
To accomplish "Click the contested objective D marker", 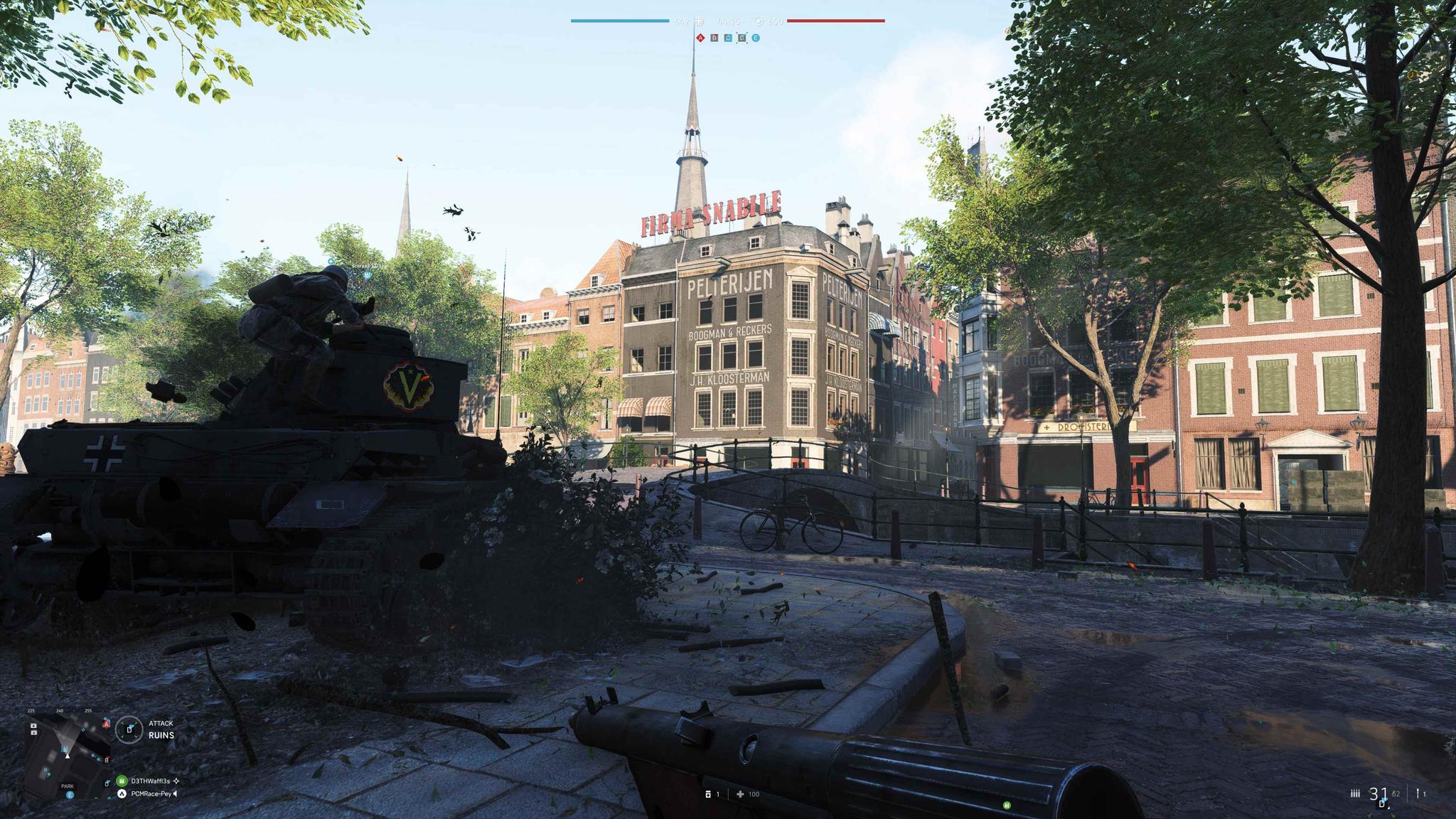I will 742,38.
